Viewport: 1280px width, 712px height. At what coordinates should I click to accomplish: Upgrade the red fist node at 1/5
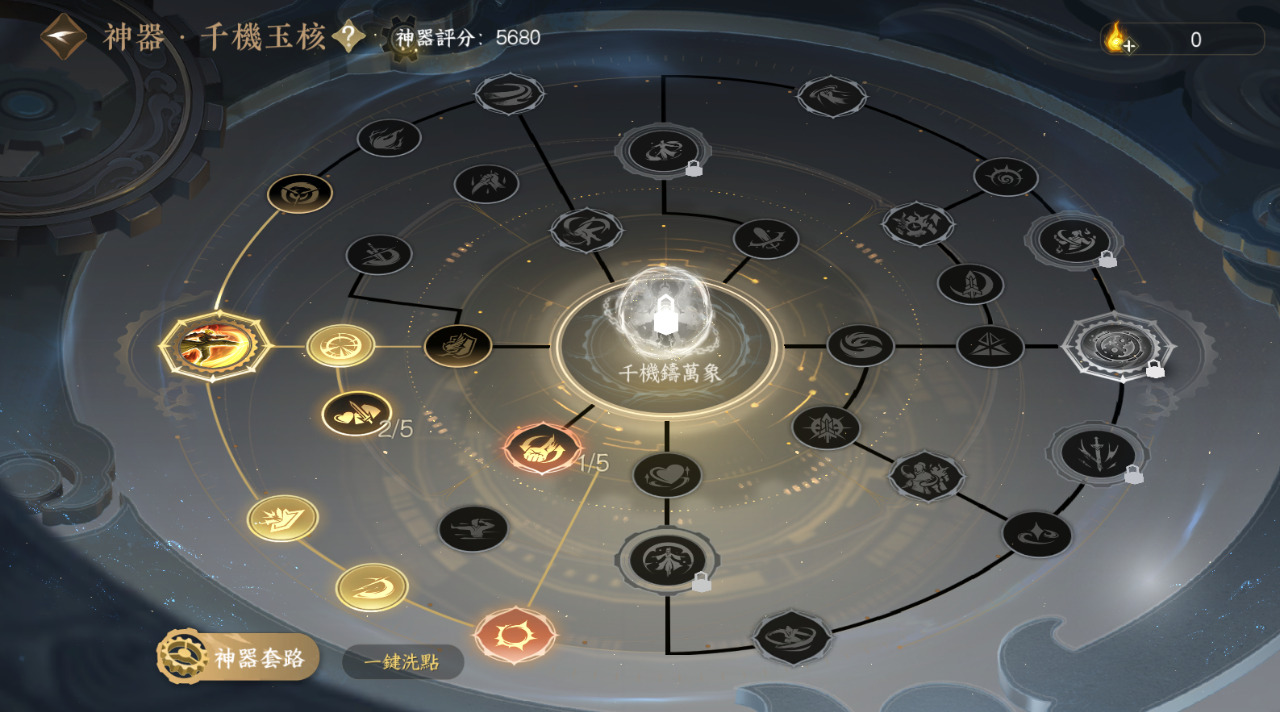543,447
